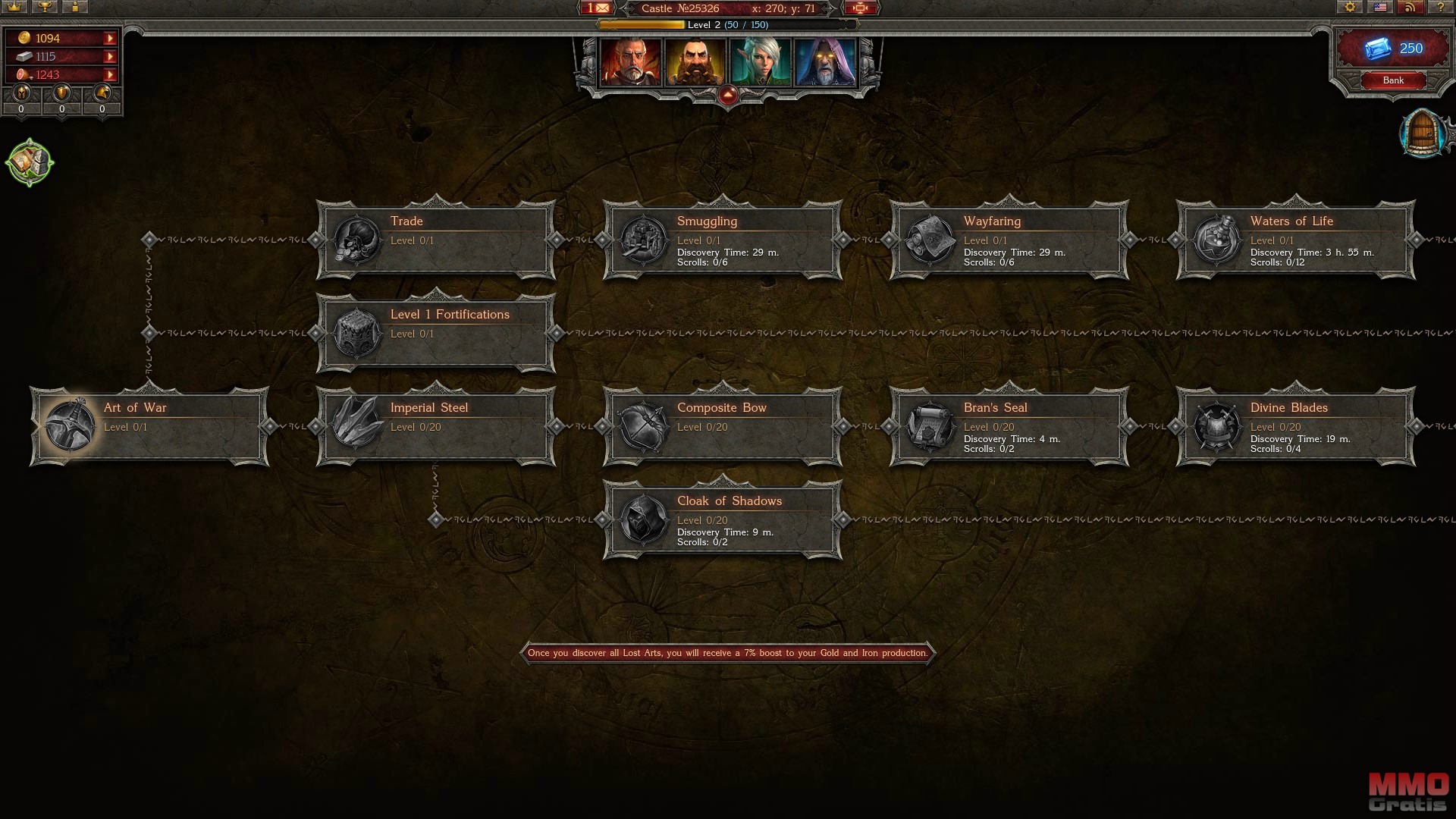This screenshot has height=819, width=1456.
Task: Select the Bran's Seal lost art
Action: [x=1009, y=425]
